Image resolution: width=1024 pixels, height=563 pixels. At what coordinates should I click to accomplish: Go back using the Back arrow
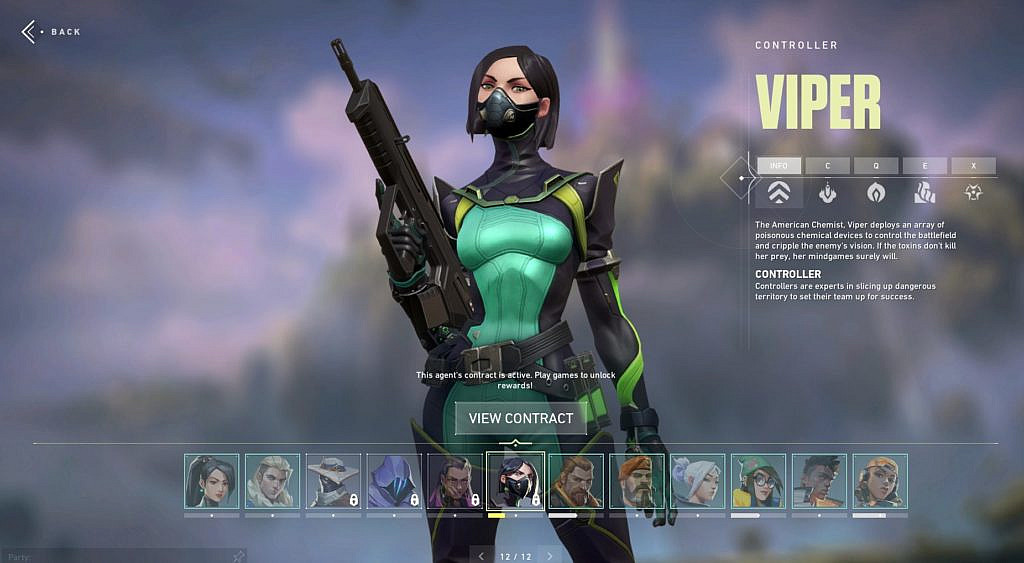pos(30,32)
